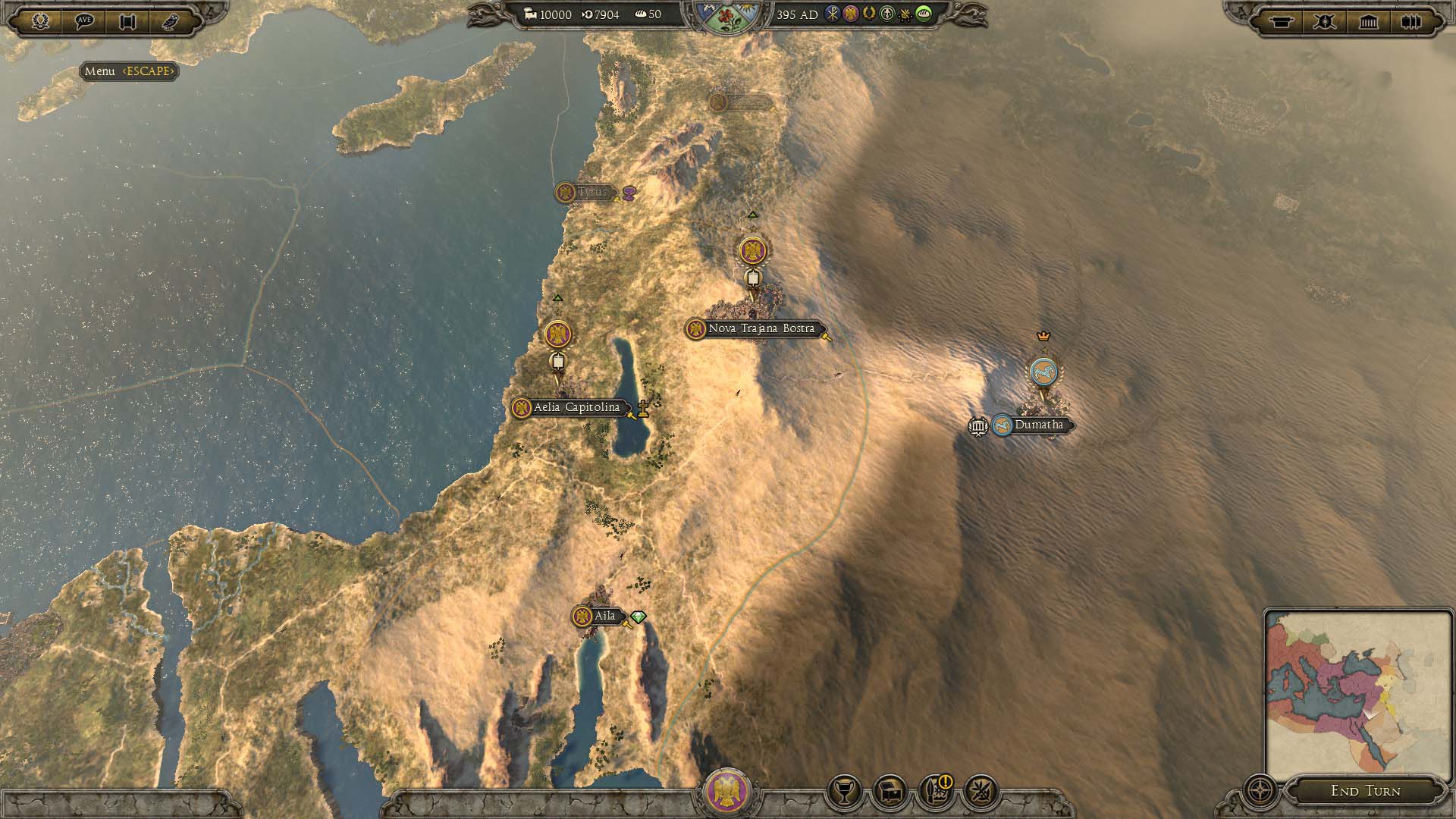Open the laurel wreath panel

pyautogui.click(x=40, y=21)
